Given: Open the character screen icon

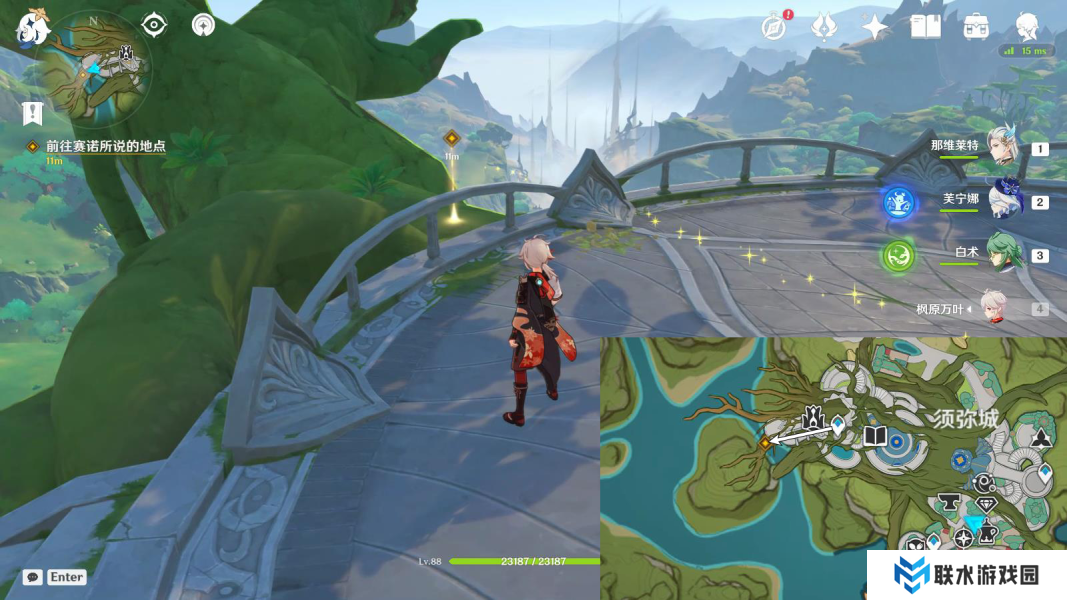Looking at the screenshot, I should point(1027,26).
